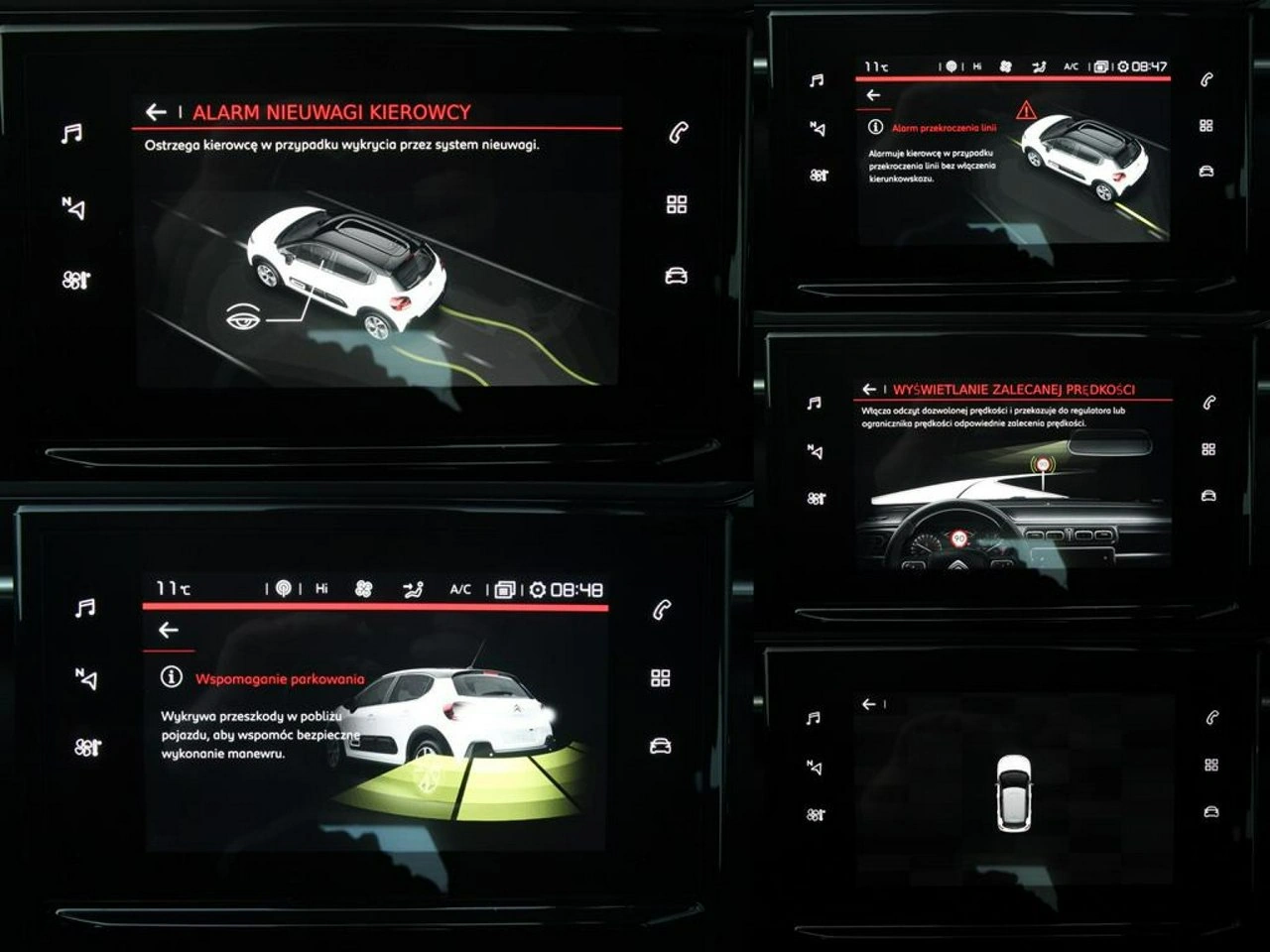Go back from the top-down car view screen
Image resolution: width=1270 pixels, height=952 pixels.
click(869, 704)
